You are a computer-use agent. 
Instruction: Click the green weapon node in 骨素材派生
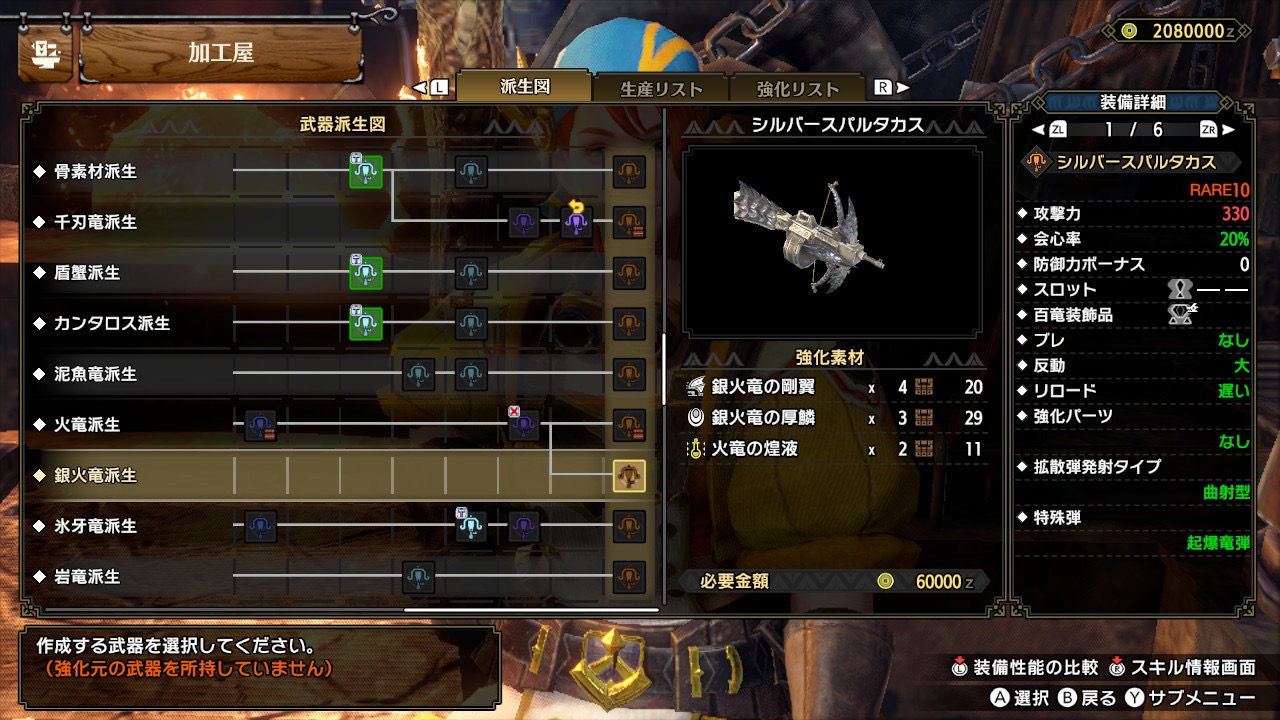(366, 172)
